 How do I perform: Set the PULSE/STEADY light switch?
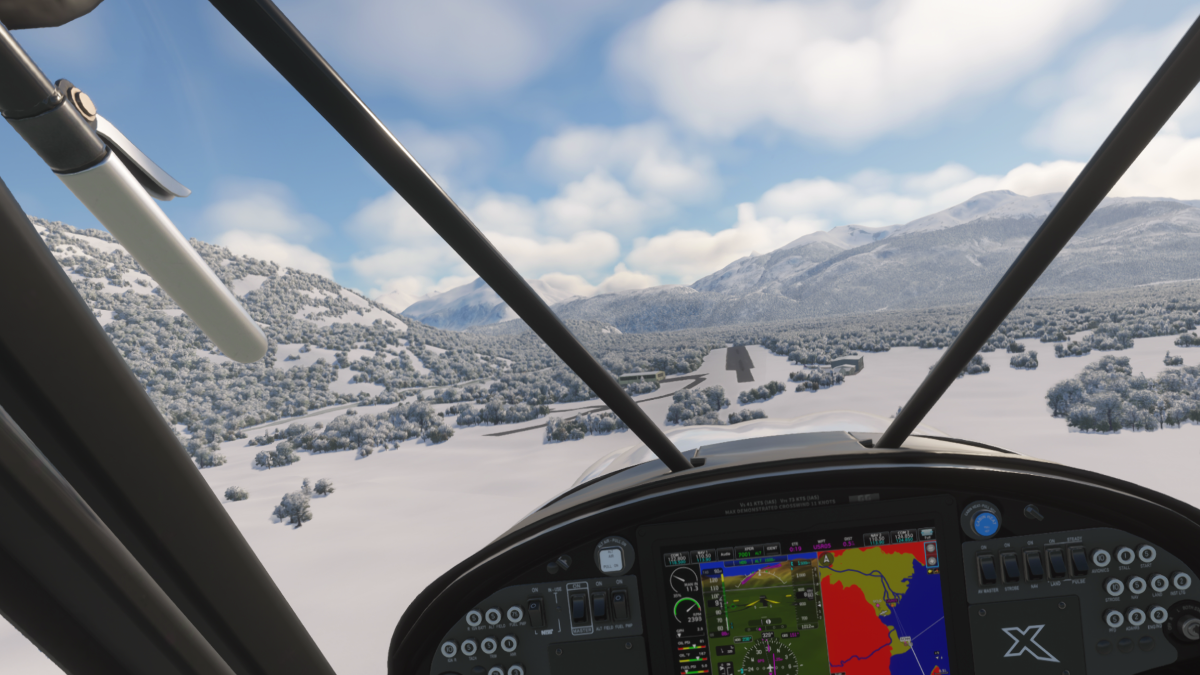click(x=1078, y=561)
